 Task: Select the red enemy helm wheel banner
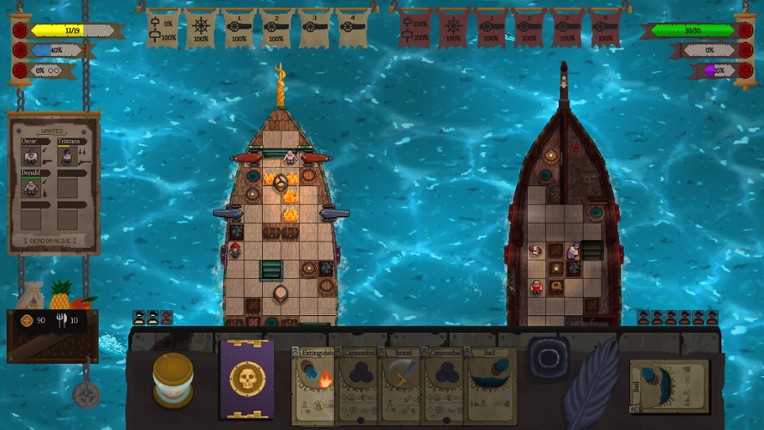click(452, 28)
